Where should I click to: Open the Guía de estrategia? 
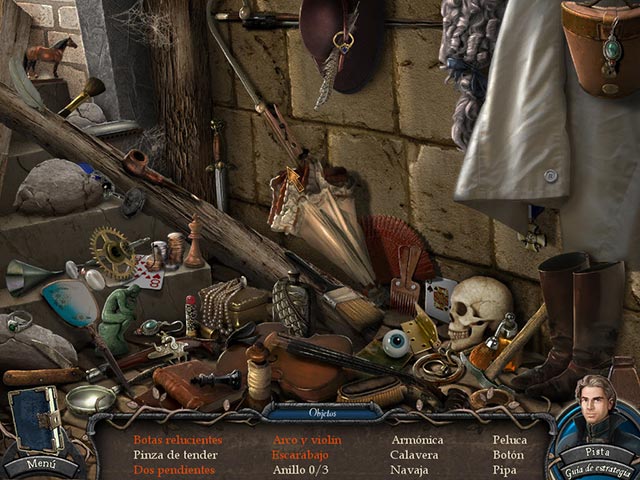pos(597,468)
